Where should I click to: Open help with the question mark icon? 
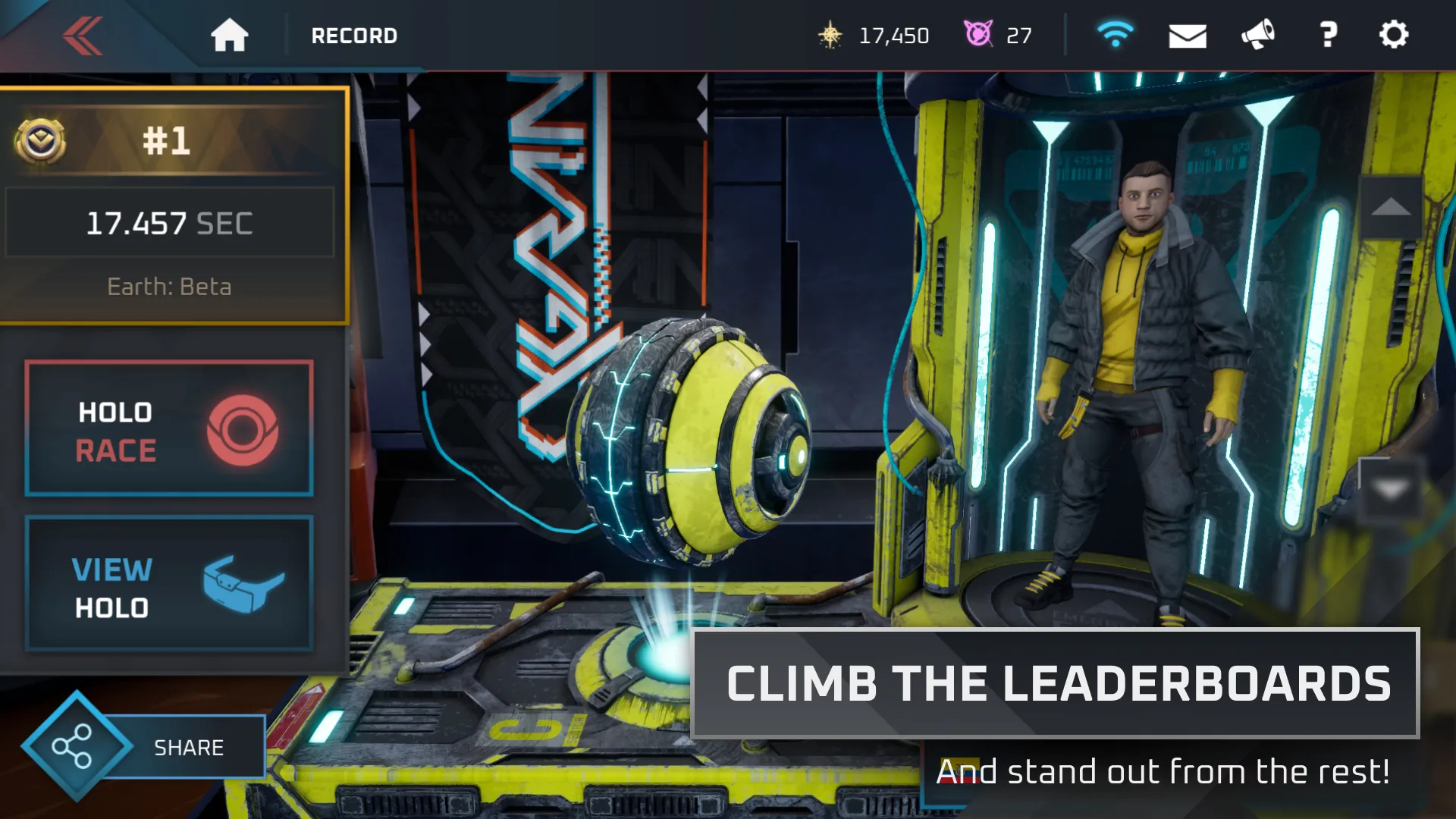(1327, 35)
